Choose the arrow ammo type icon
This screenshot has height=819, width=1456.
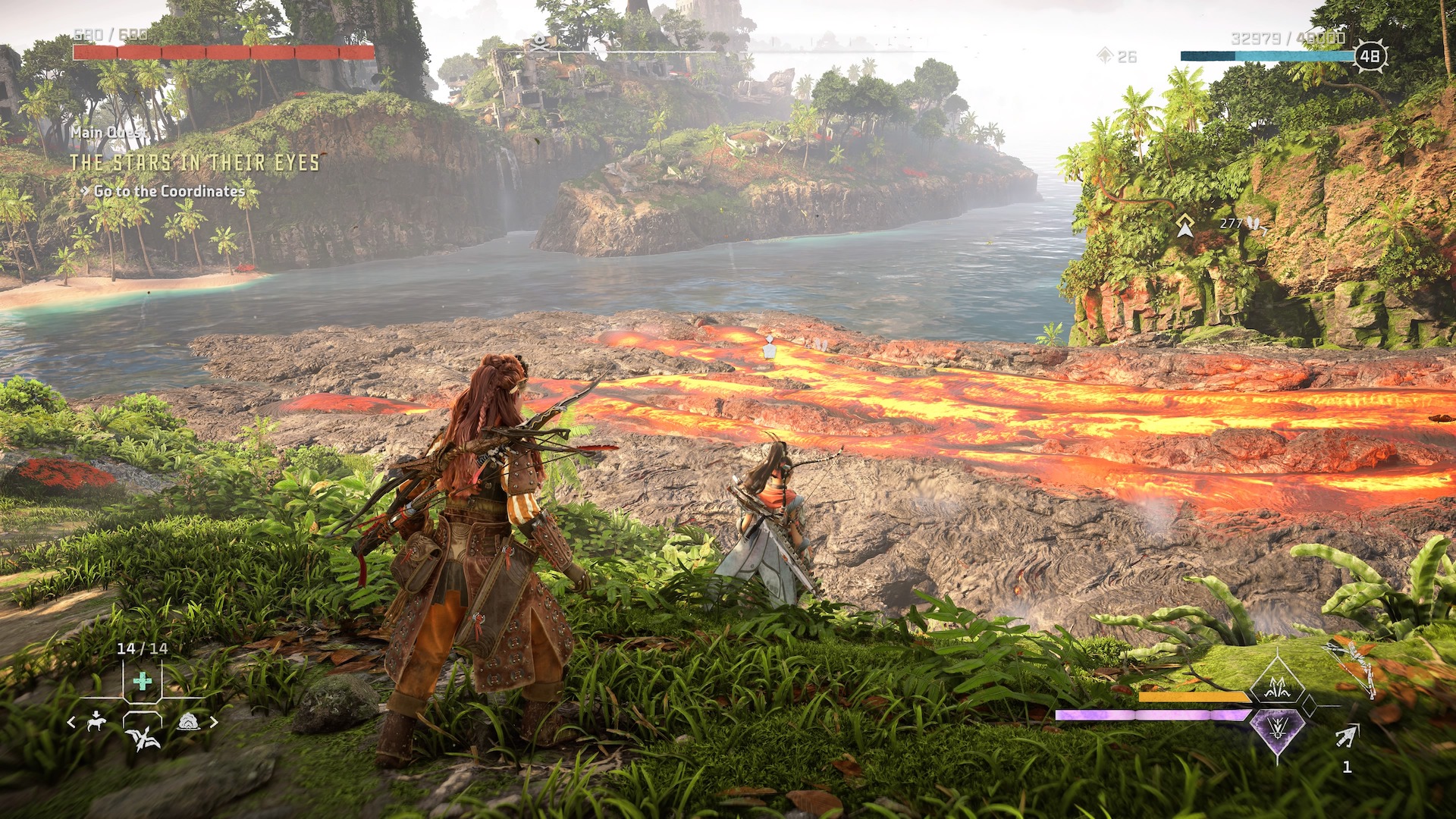[1347, 736]
